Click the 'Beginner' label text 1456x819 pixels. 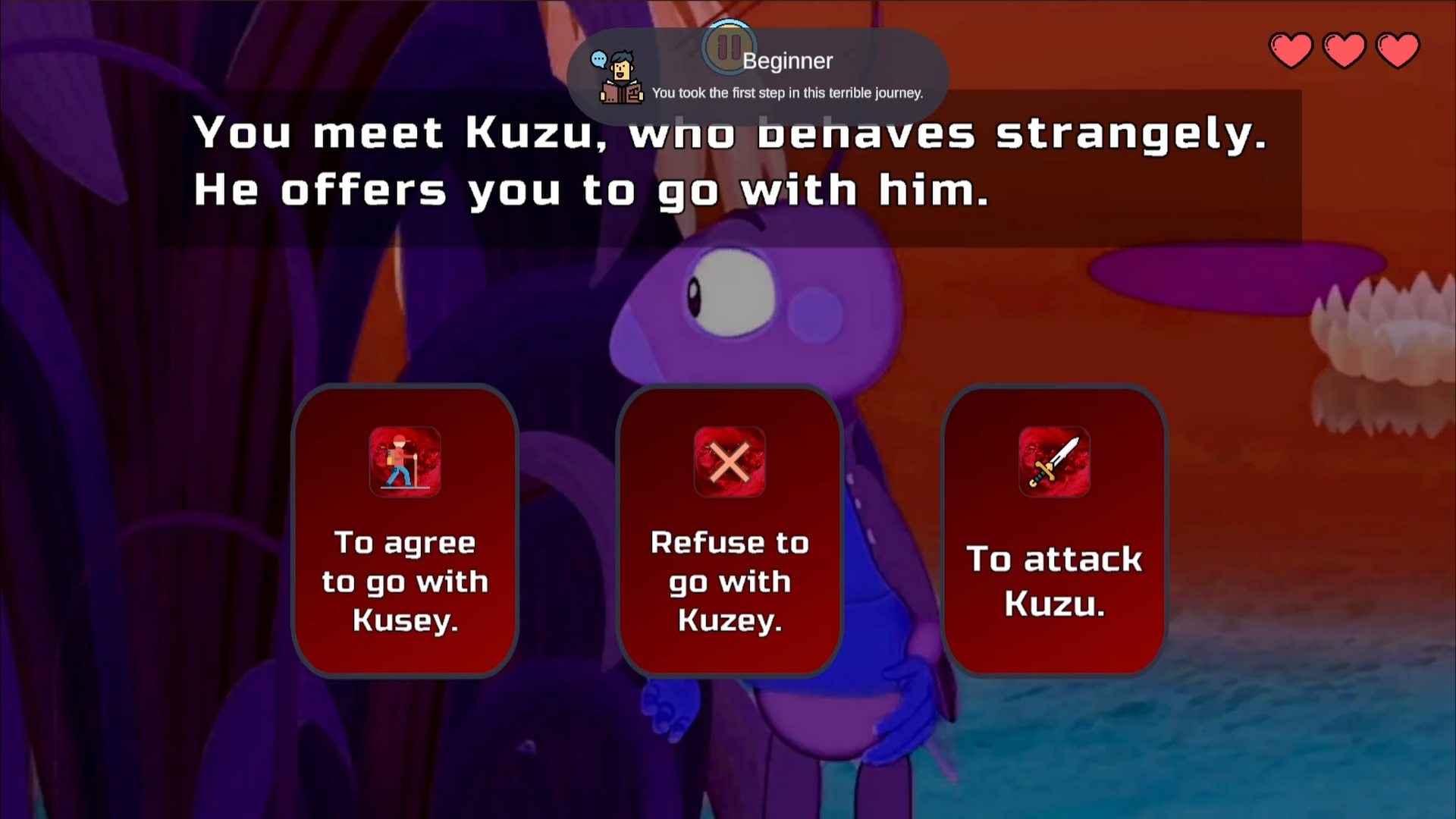pyautogui.click(x=789, y=61)
